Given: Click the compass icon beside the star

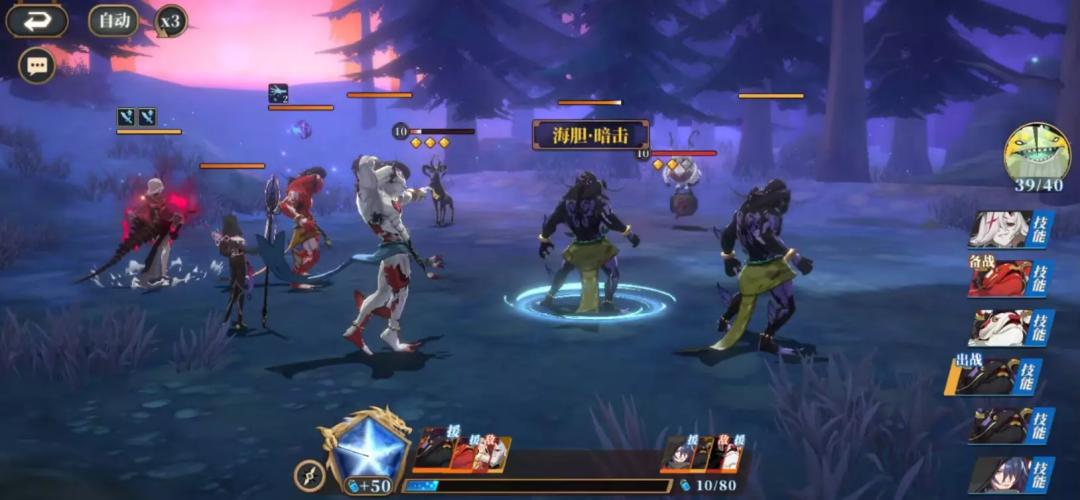Looking at the screenshot, I should 309,475.
